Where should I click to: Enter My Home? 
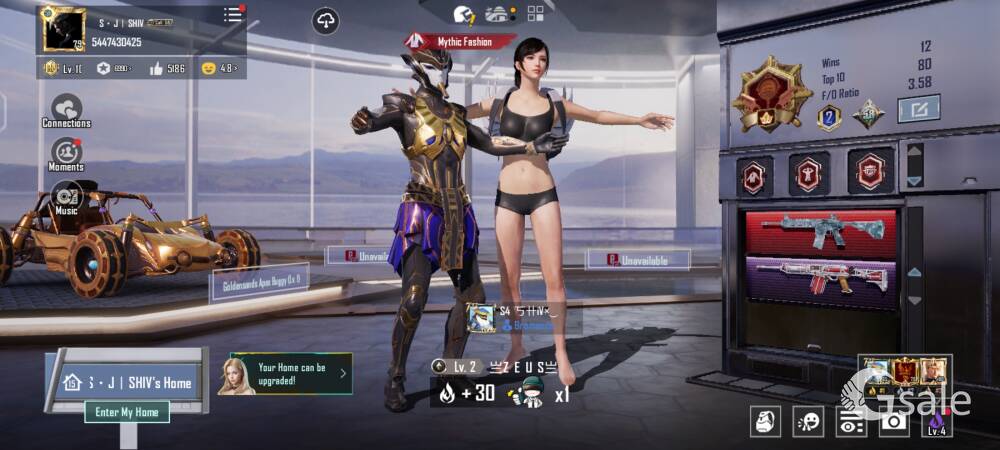[126, 412]
